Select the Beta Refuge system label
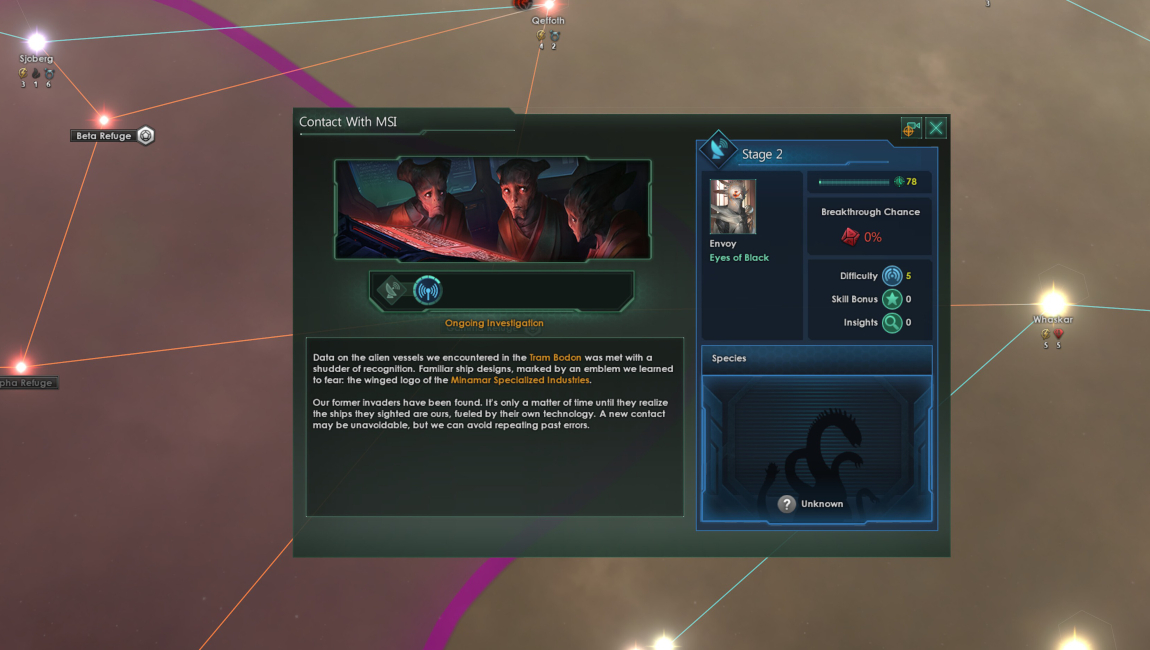 [x=104, y=136]
